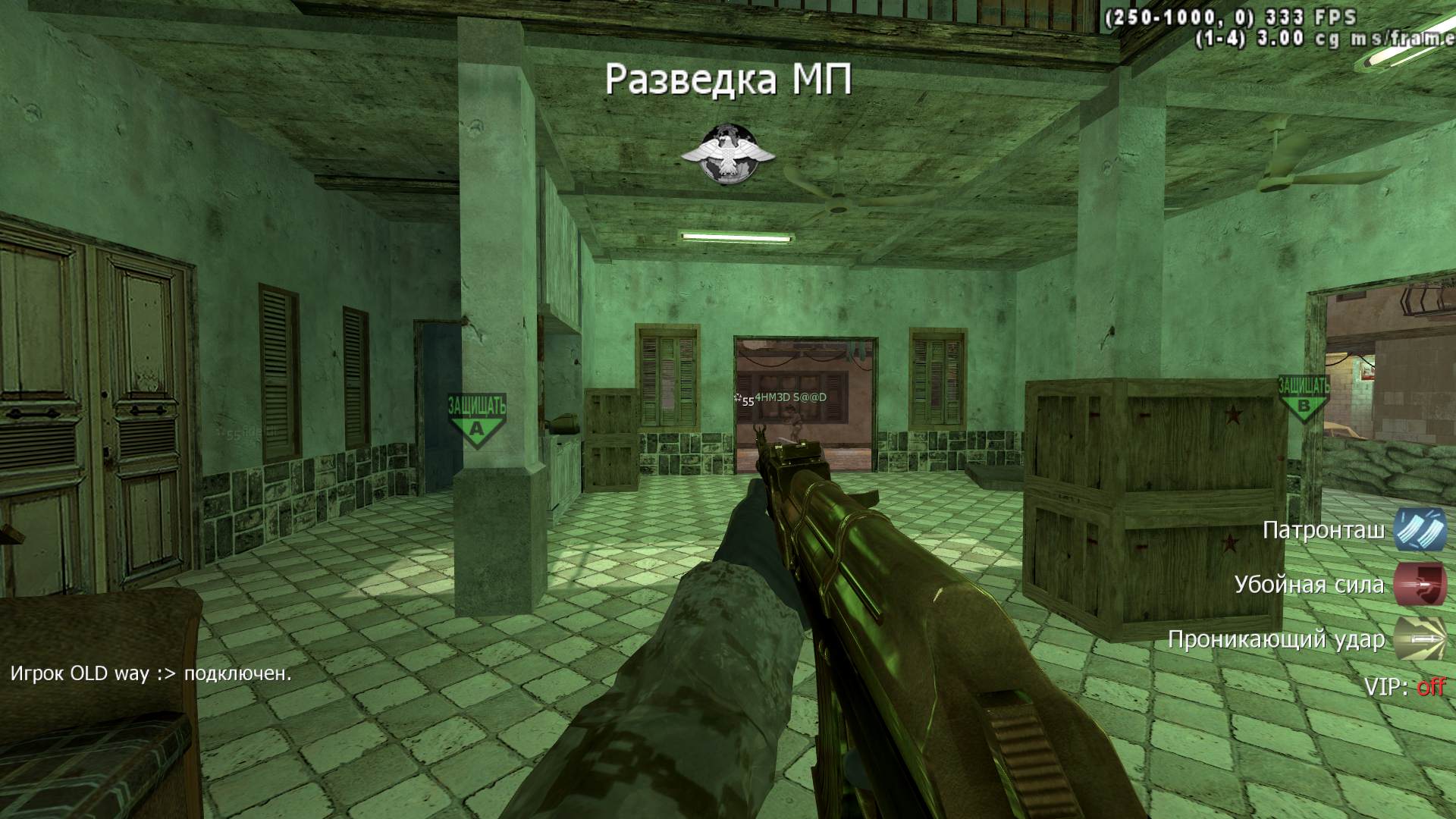
Task: Click the Патронташ perk icon
Action: (1420, 529)
